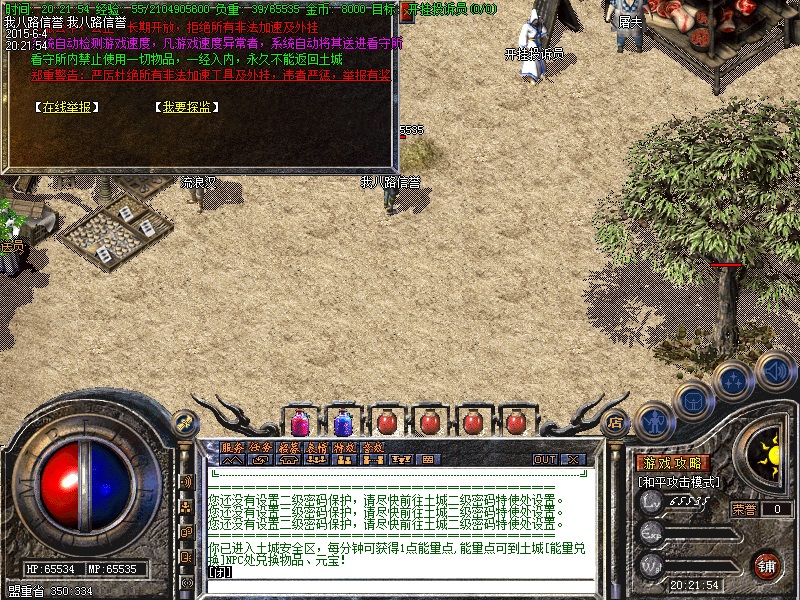The width and height of the screenshot is (800, 600).
Task: Use the blue potion in the belt
Action: tap(342, 422)
